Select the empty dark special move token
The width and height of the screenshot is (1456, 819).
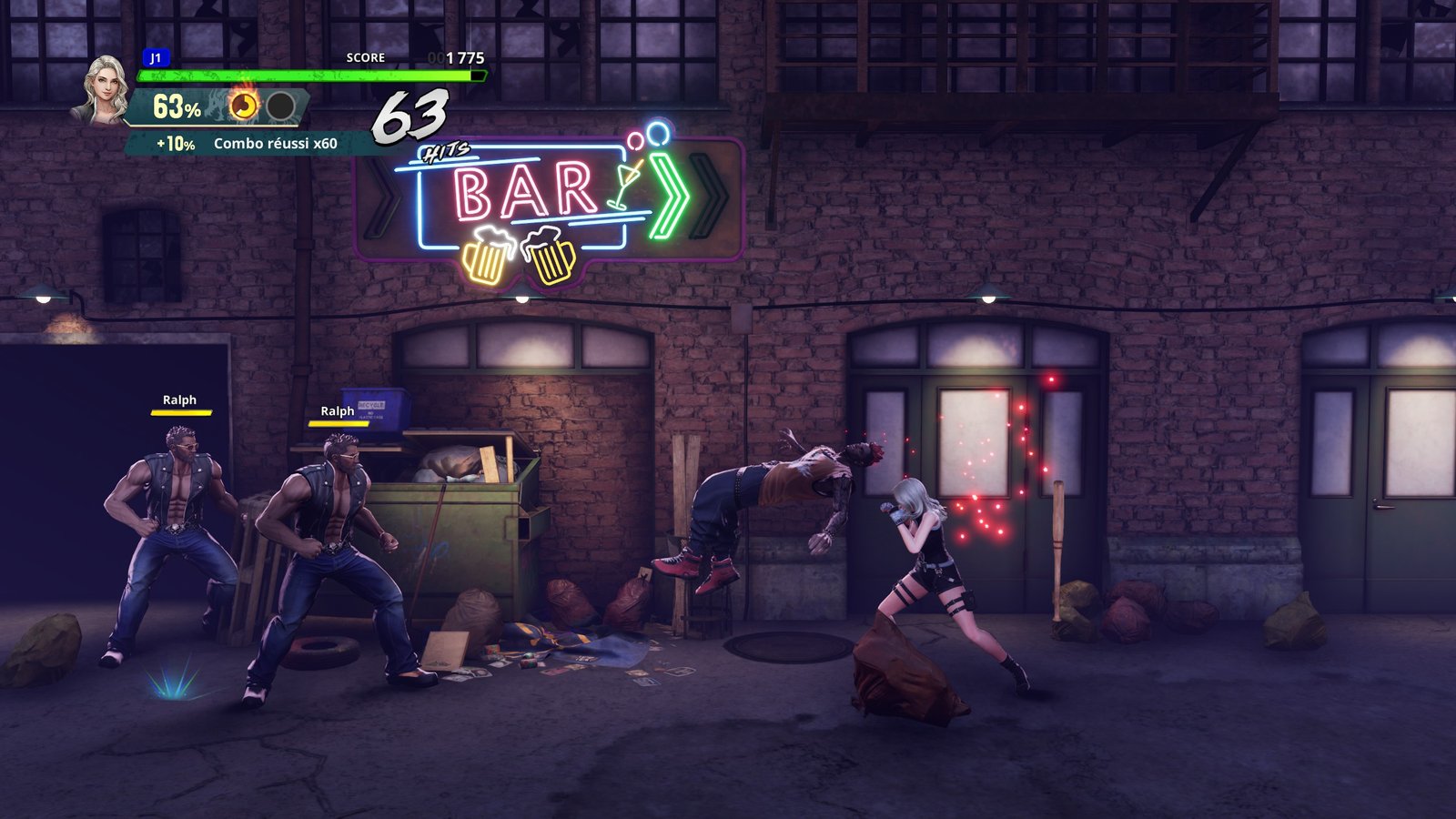click(280, 106)
